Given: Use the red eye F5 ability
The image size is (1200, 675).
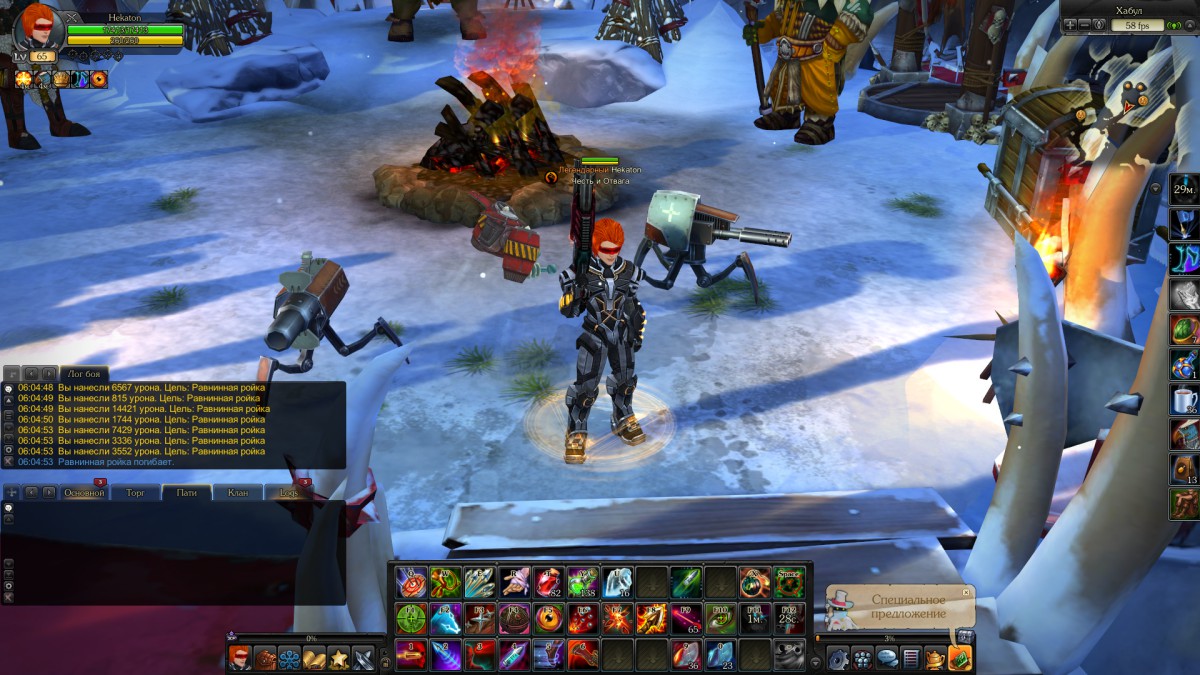Looking at the screenshot, I should [x=550, y=618].
